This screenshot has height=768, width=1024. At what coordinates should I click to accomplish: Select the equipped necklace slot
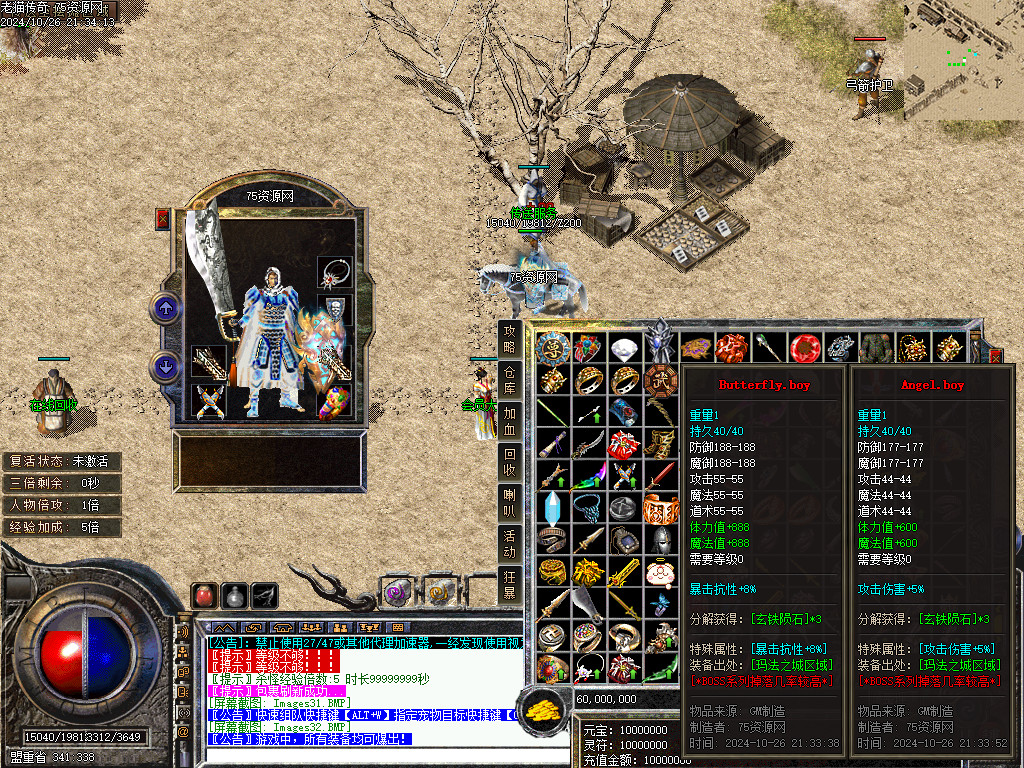coord(334,272)
